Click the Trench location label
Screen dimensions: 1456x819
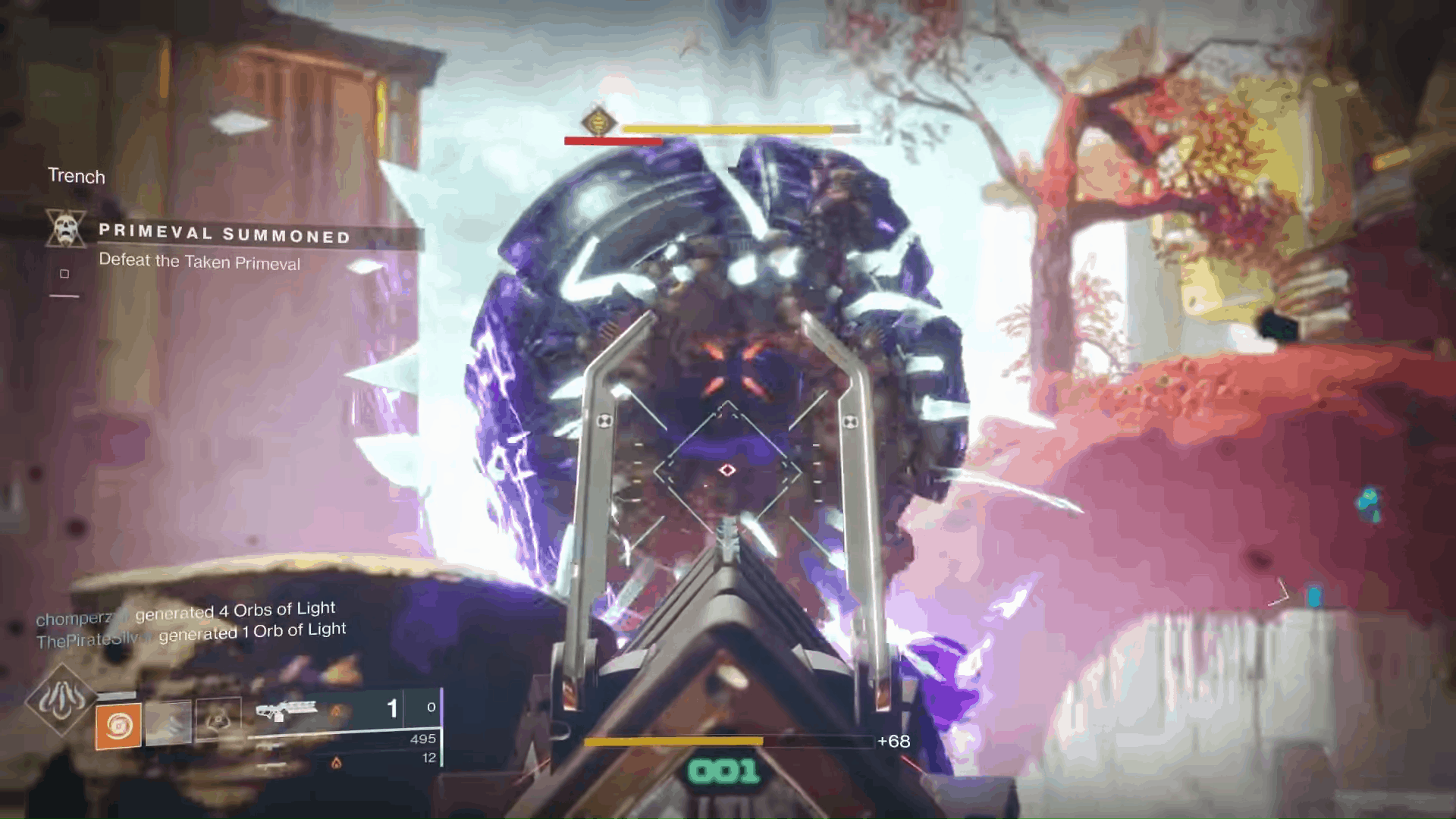click(x=77, y=177)
